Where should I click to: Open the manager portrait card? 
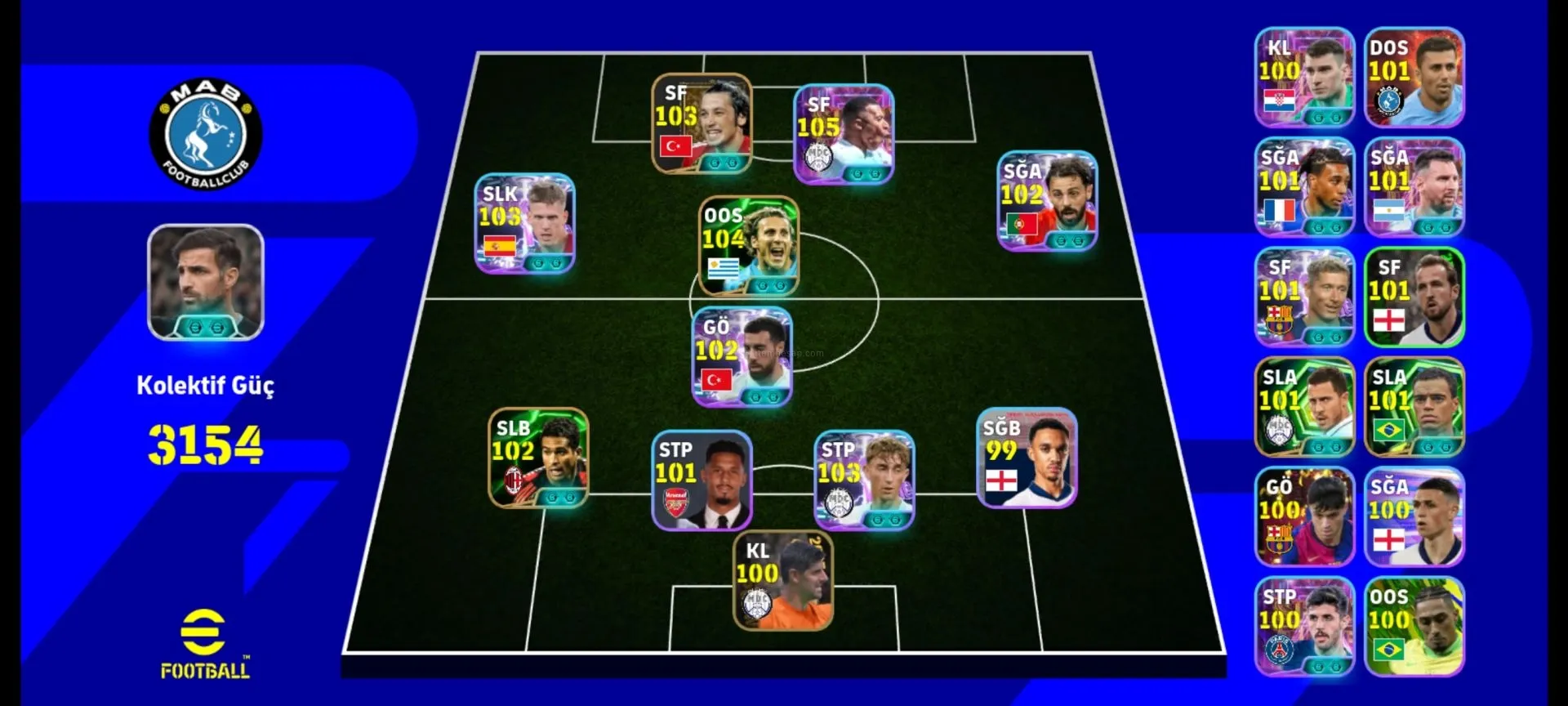(x=205, y=282)
